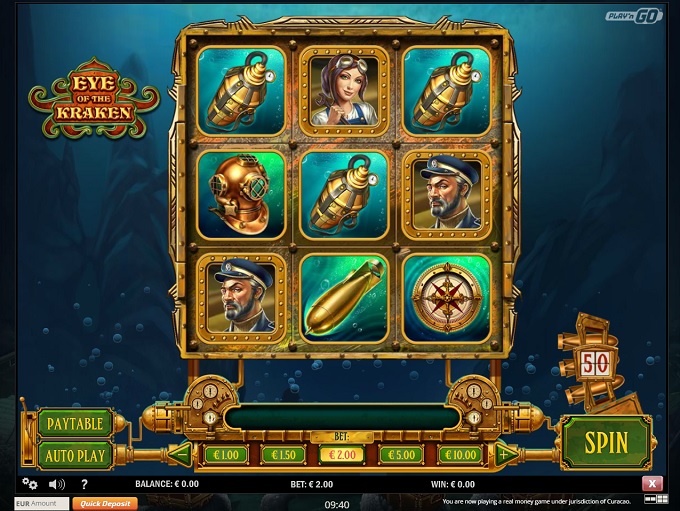Set bet to €5.00

(401, 455)
